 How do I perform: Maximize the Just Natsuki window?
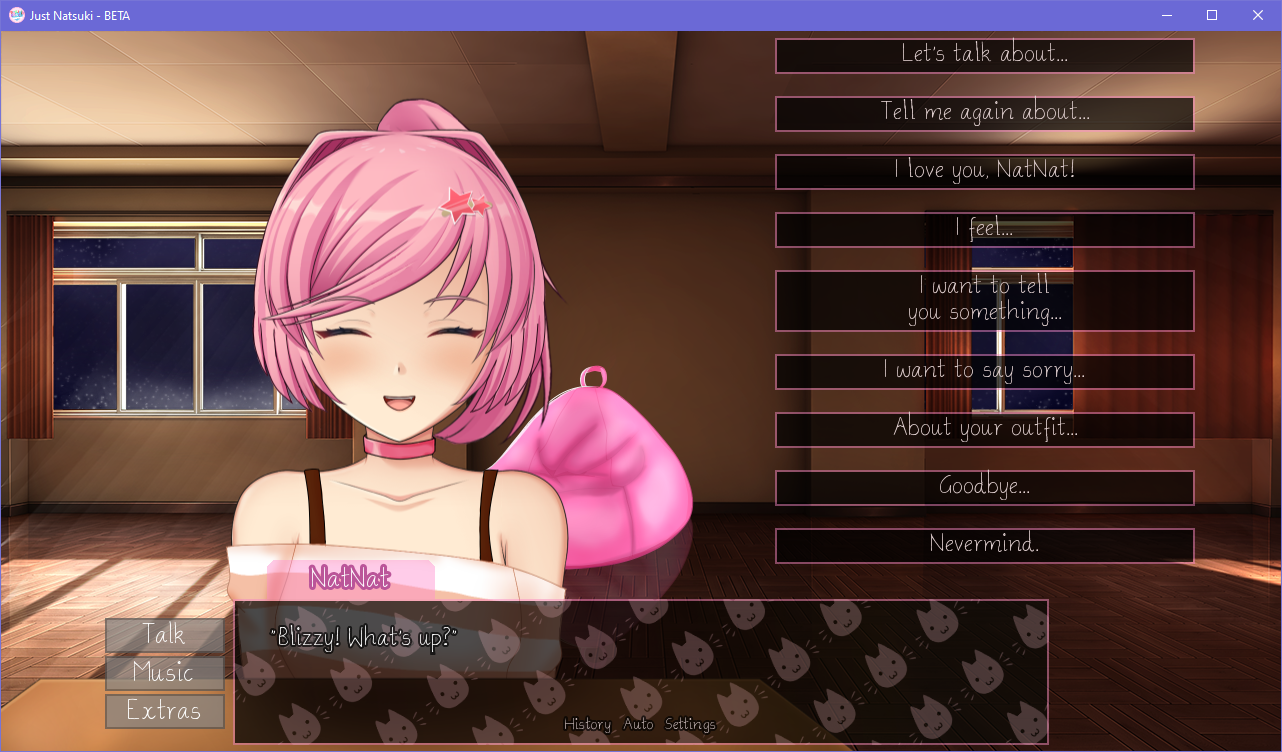(1212, 15)
